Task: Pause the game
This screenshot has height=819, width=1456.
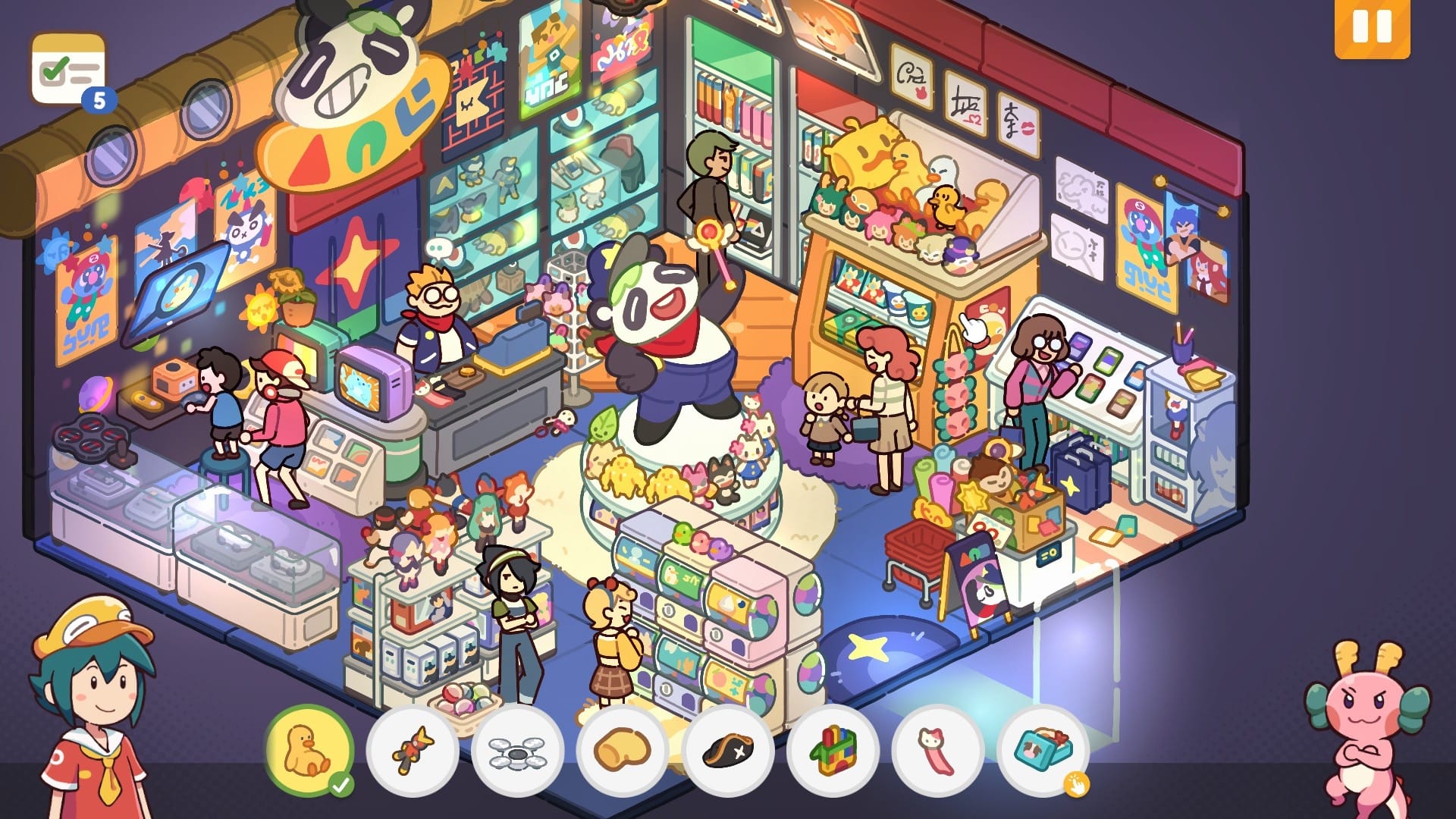Action: [1372, 28]
